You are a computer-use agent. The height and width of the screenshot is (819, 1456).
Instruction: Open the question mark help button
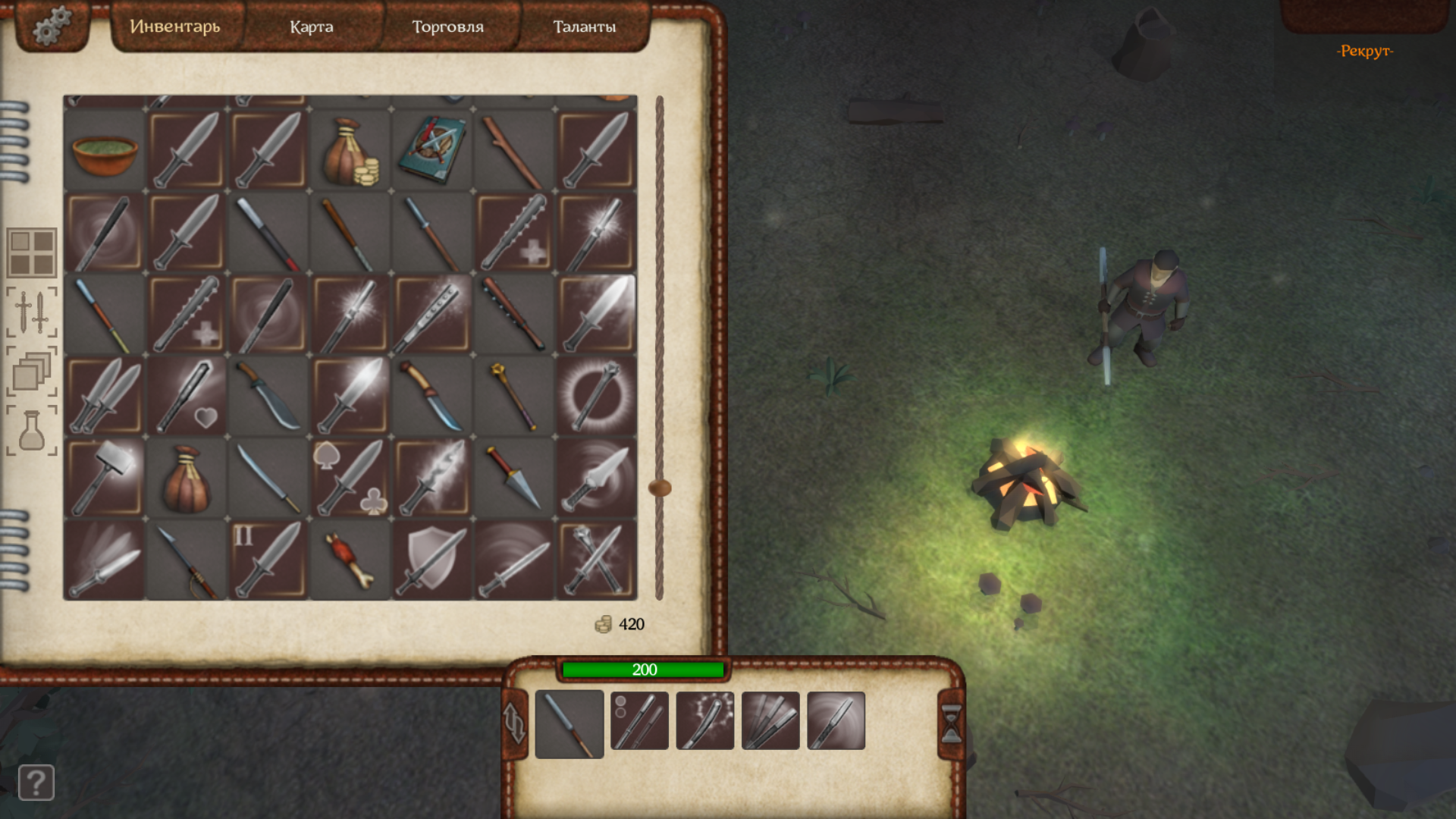click(36, 782)
